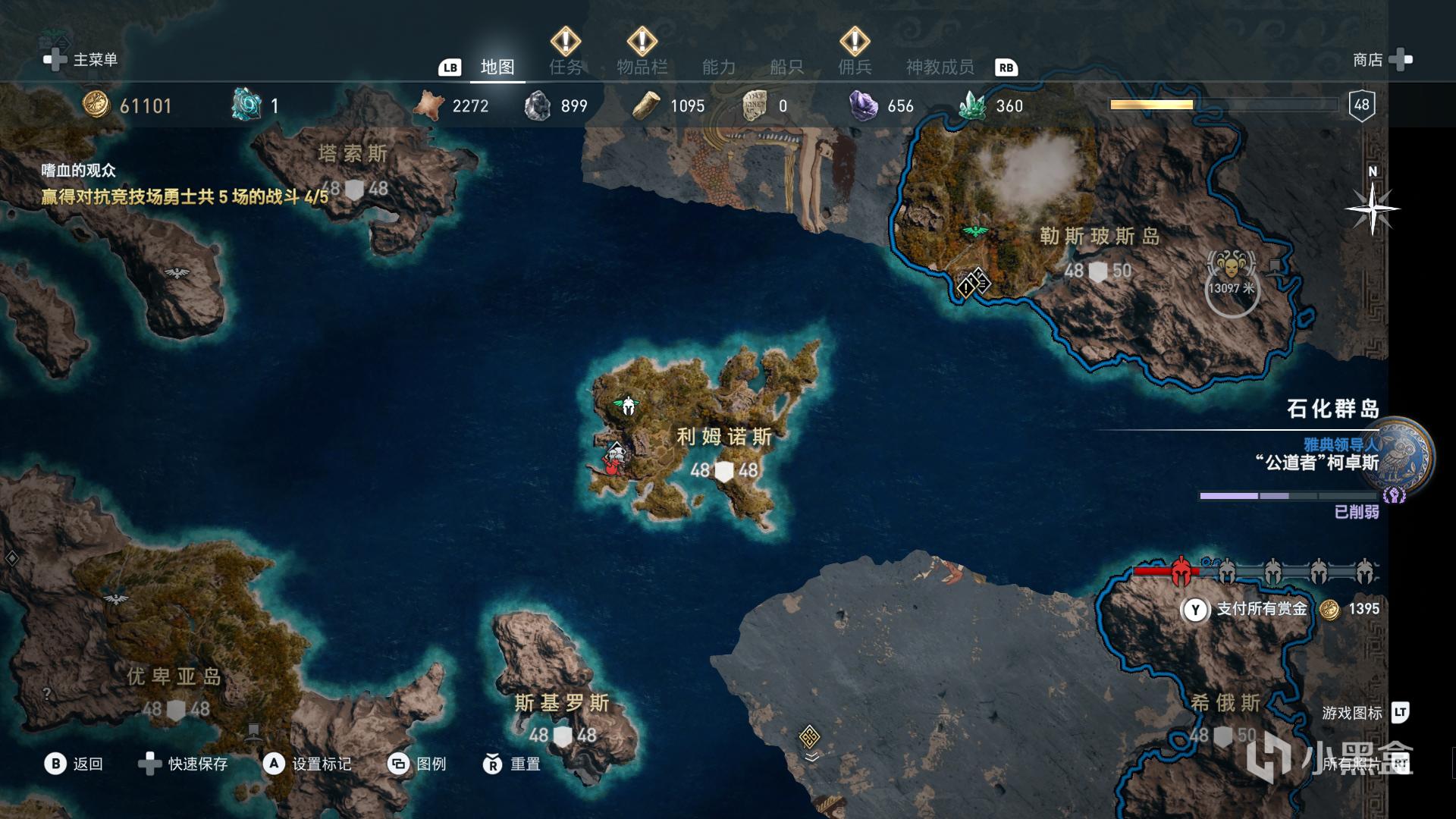Click 重置 to reset the map

512,764
